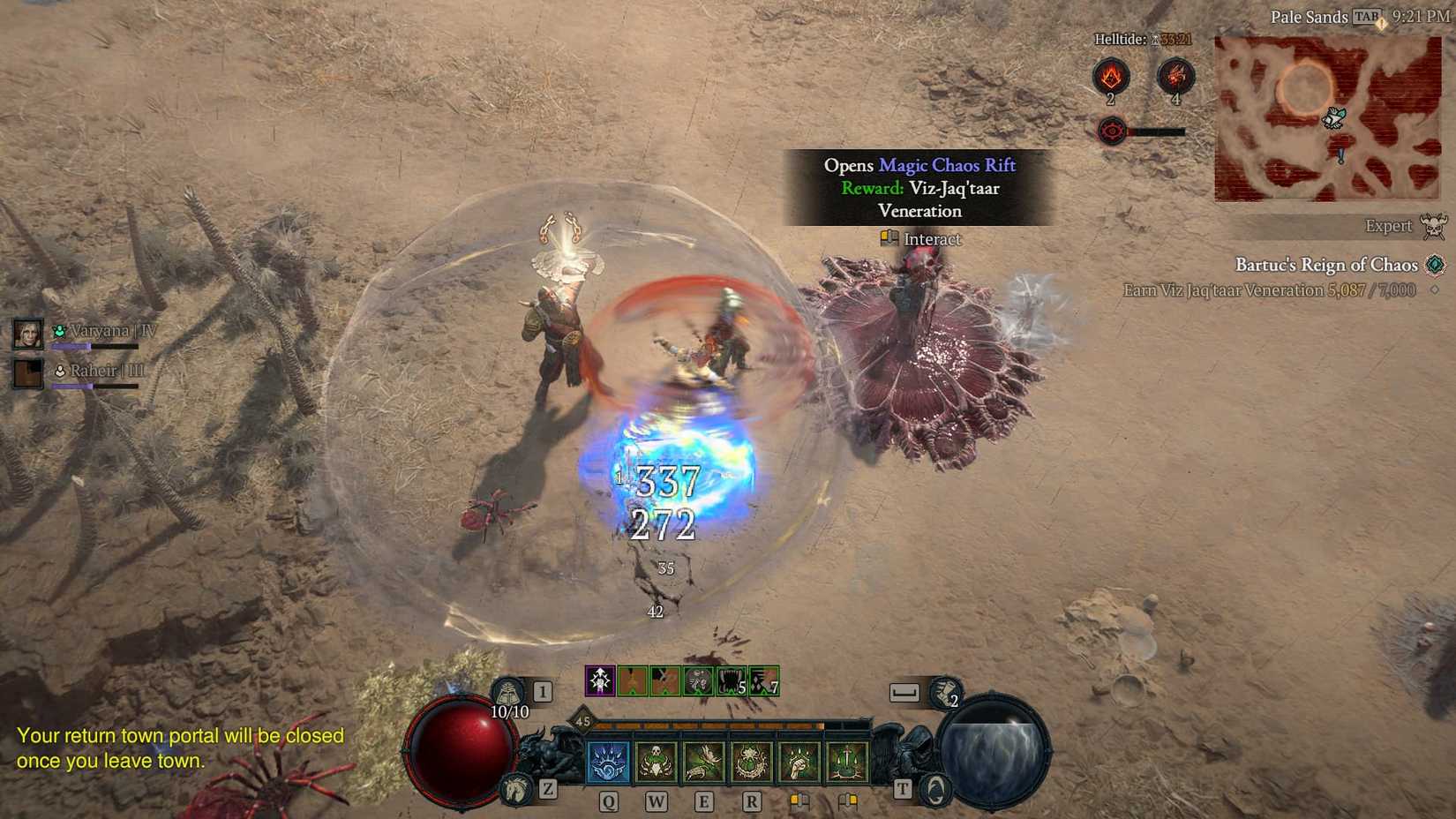Open Bartuc's Reign of Chaos quest entry

1326,265
